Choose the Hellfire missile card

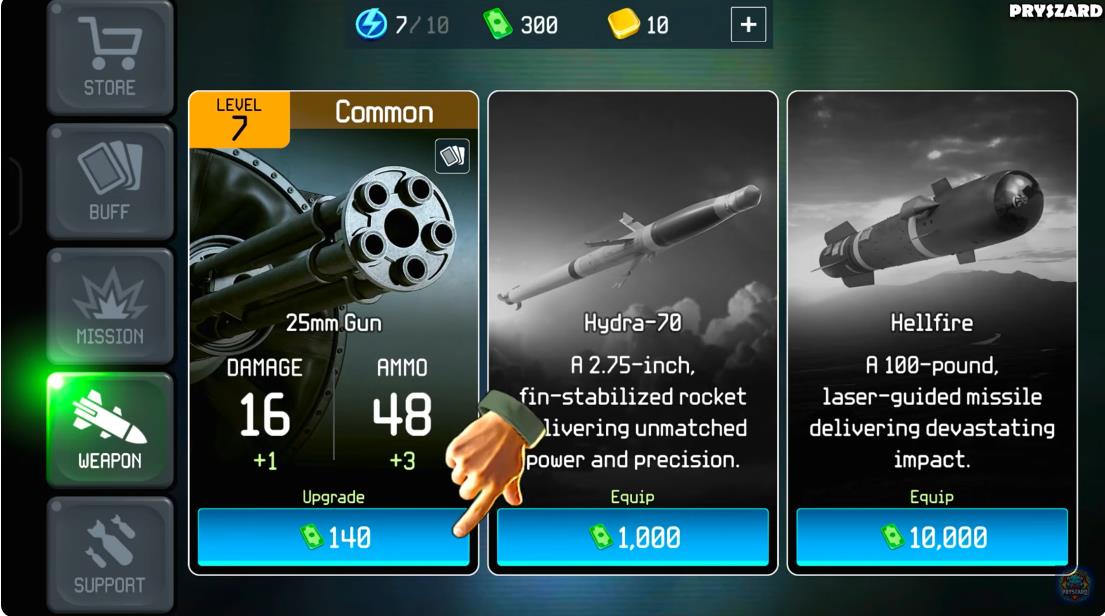click(931, 290)
